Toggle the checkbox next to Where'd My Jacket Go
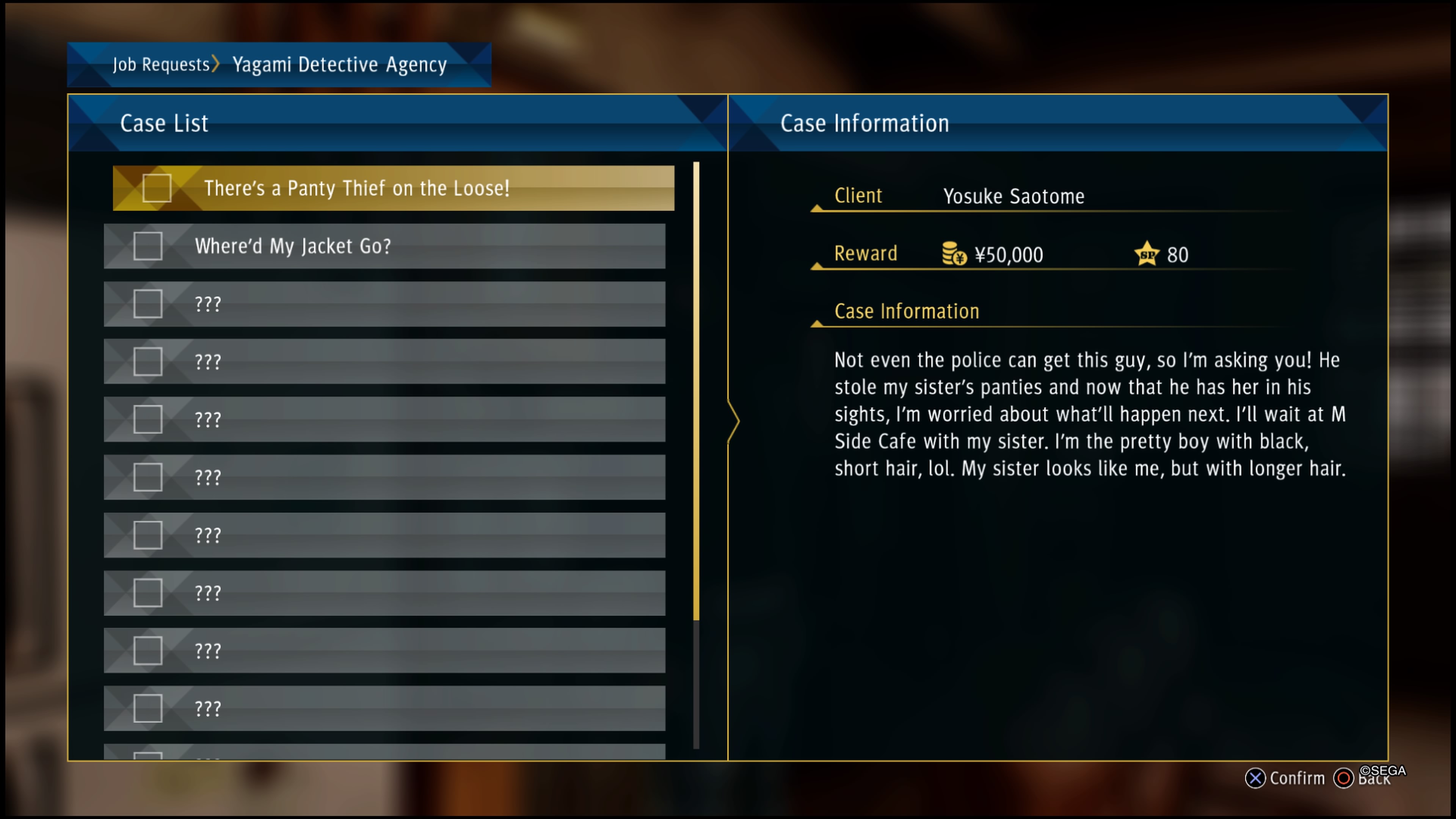The width and height of the screenshot is (1456, 819). coord(147,246)
